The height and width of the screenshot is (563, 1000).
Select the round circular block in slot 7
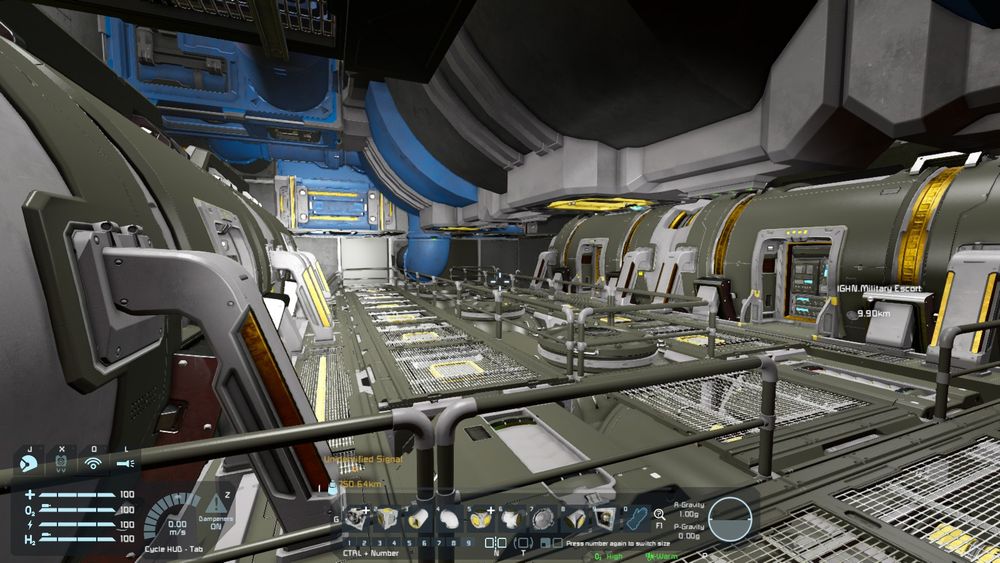(x=543, y=518)
